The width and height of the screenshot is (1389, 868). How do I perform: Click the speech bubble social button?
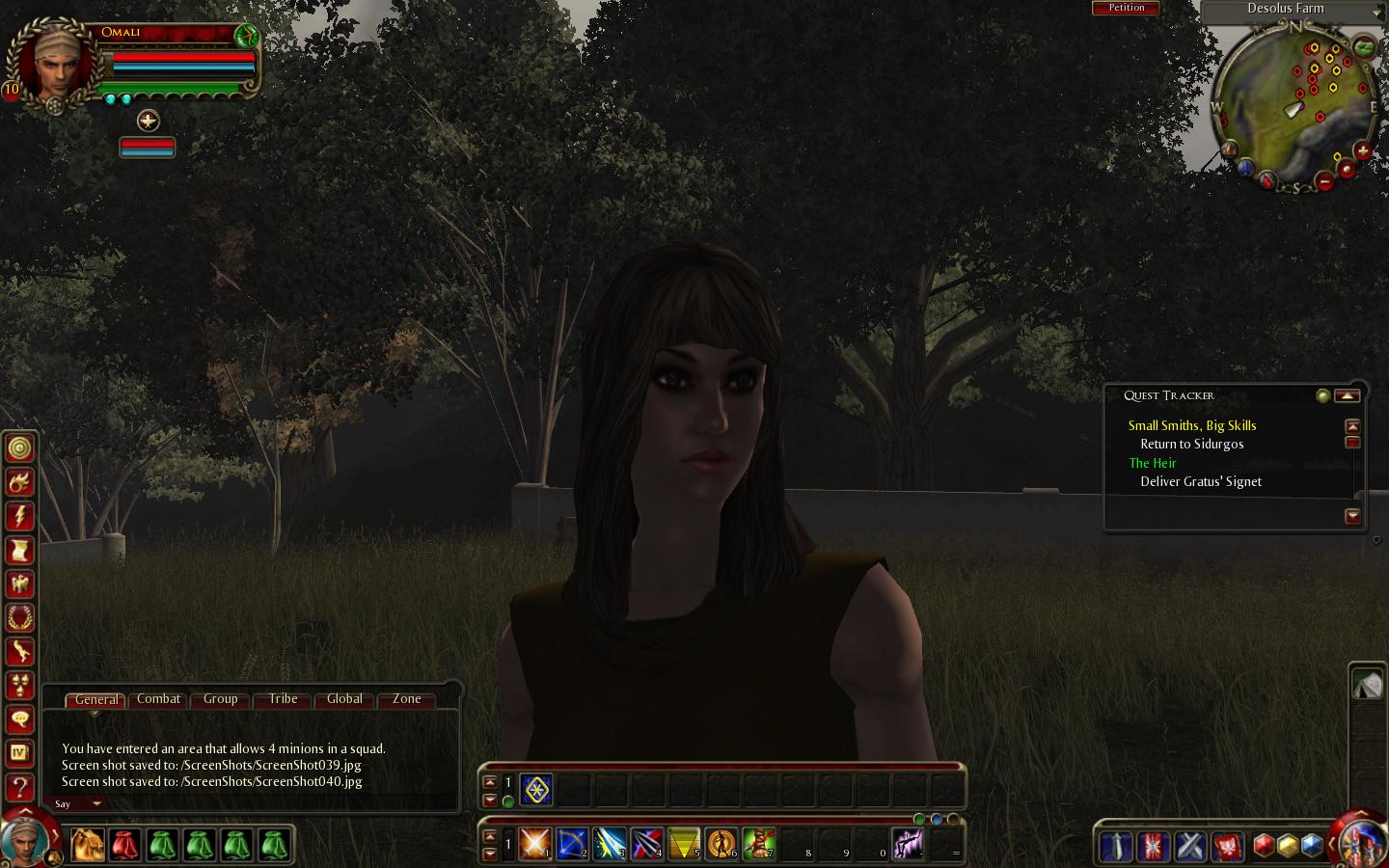point(20,719)
